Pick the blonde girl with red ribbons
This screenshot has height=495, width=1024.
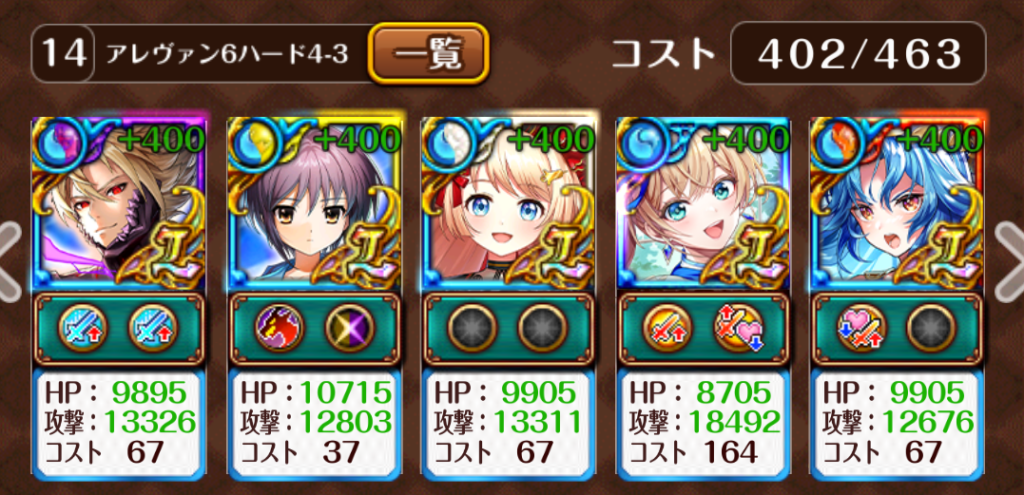509,205
